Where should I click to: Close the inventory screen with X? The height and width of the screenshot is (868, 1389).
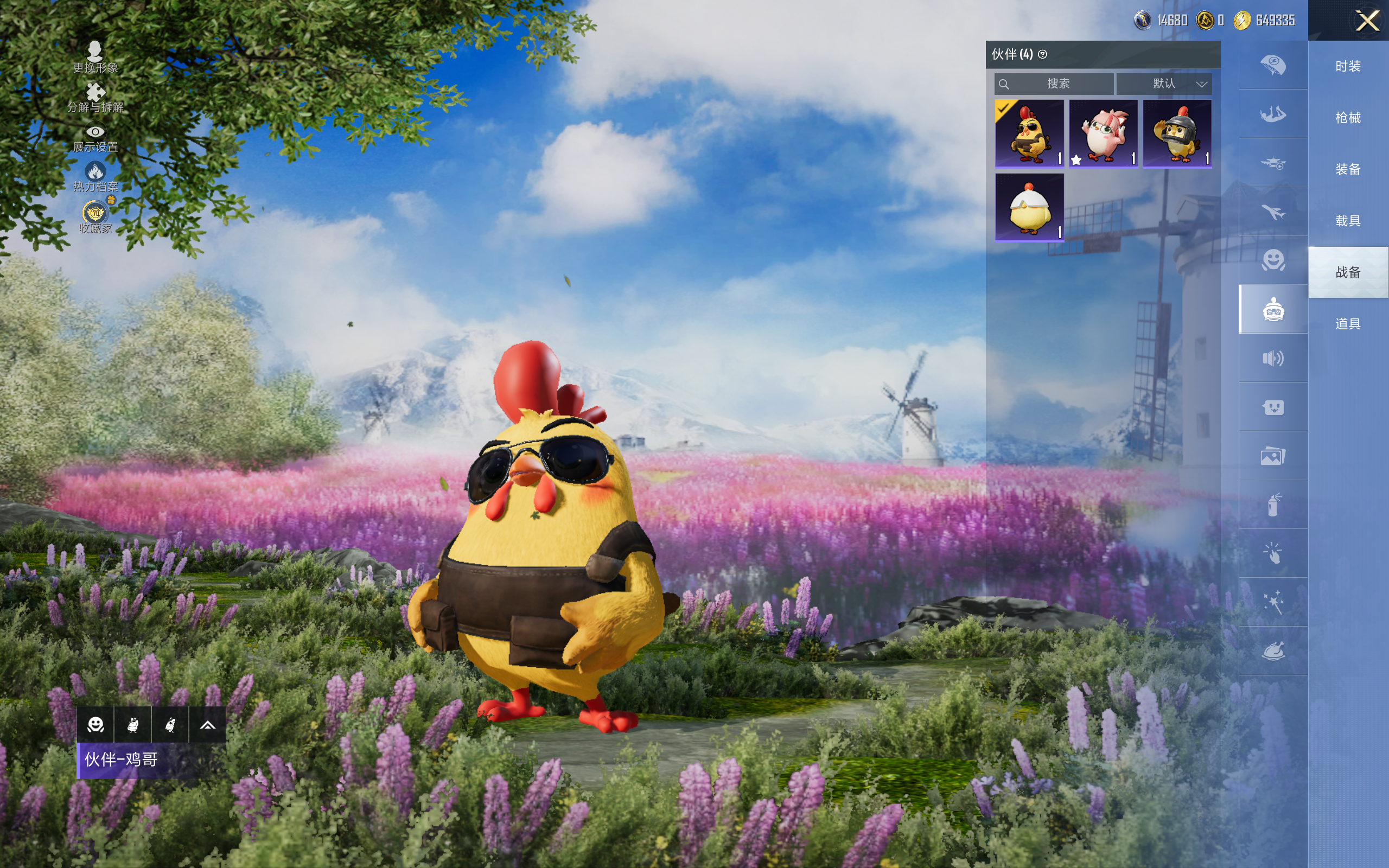pos(1367,21)
